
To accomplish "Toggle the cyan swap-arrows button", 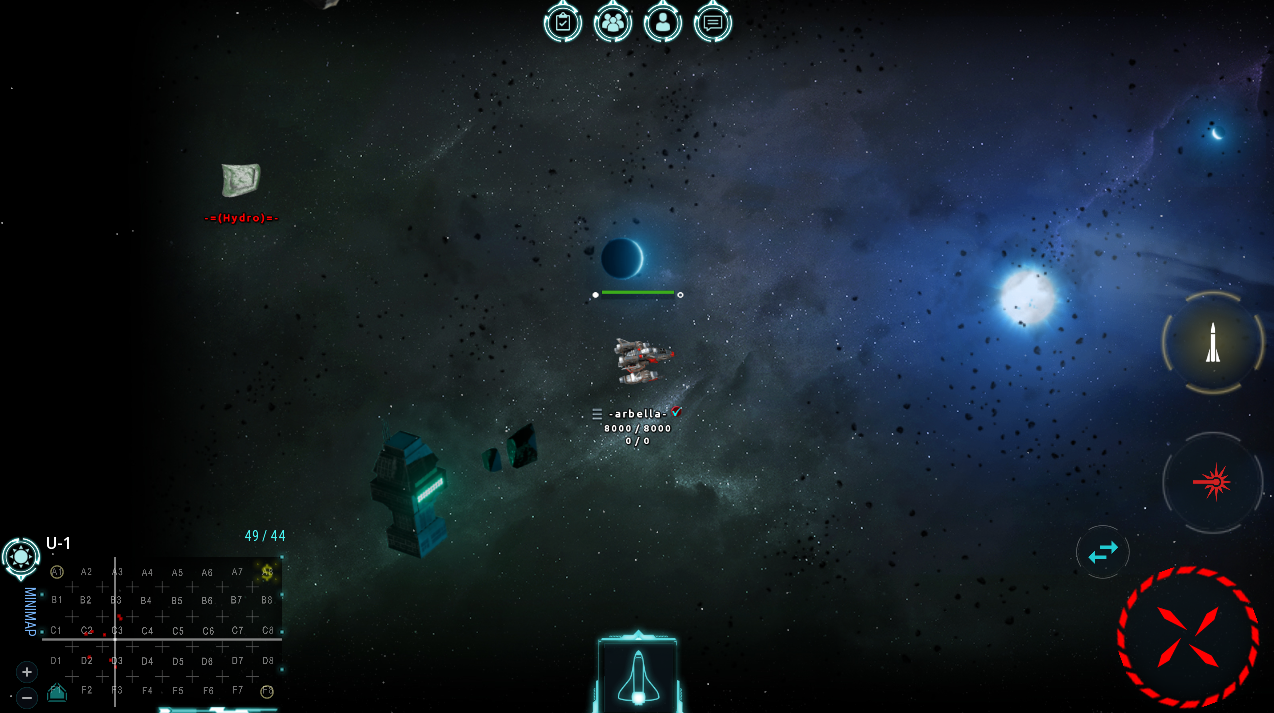I will click(1103, 552).
